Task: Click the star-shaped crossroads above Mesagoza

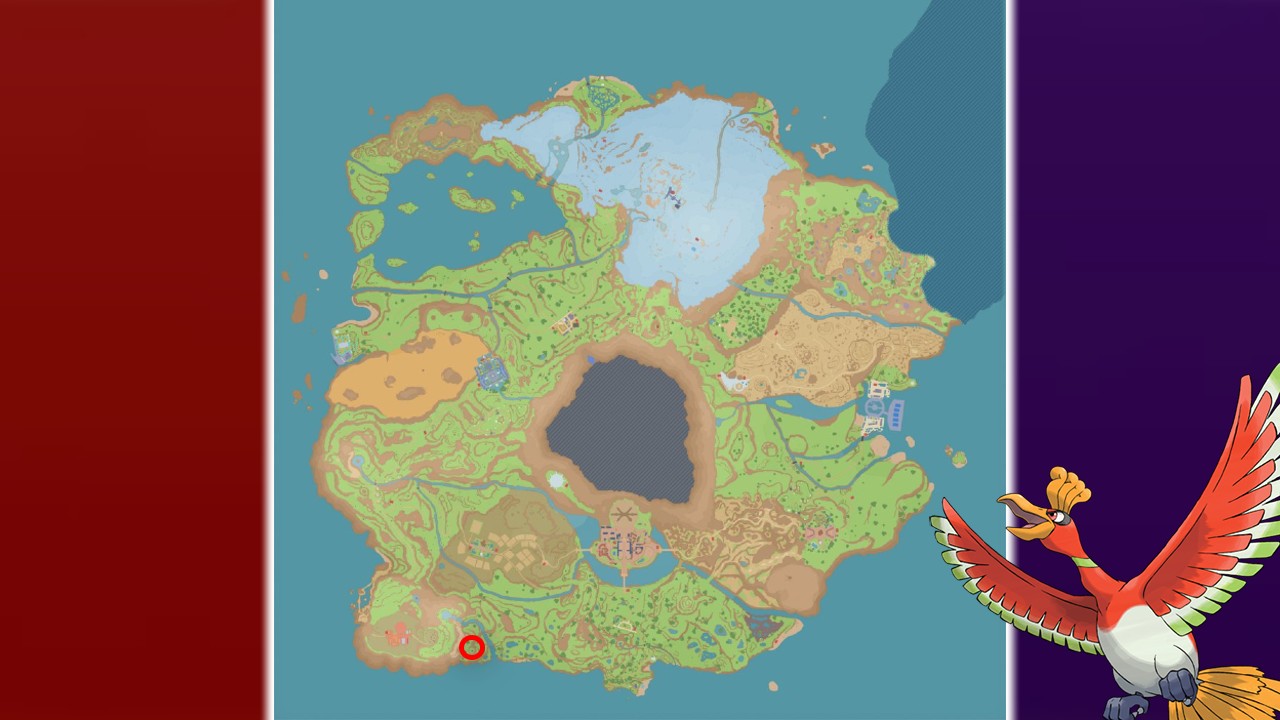Action: click(x=625, y=515)
